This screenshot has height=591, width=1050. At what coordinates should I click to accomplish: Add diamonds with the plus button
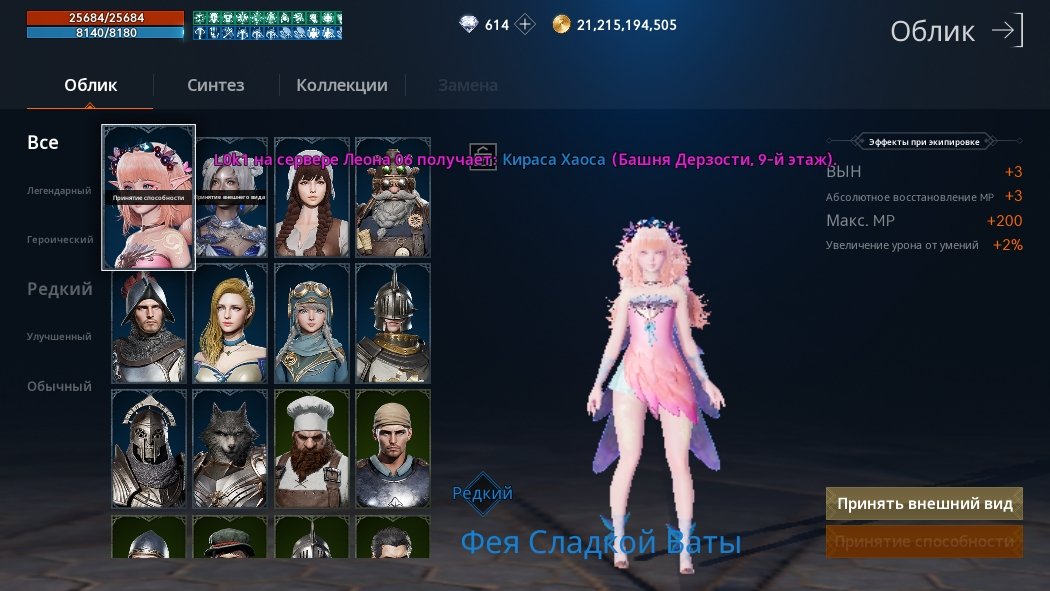coord(526,25)
